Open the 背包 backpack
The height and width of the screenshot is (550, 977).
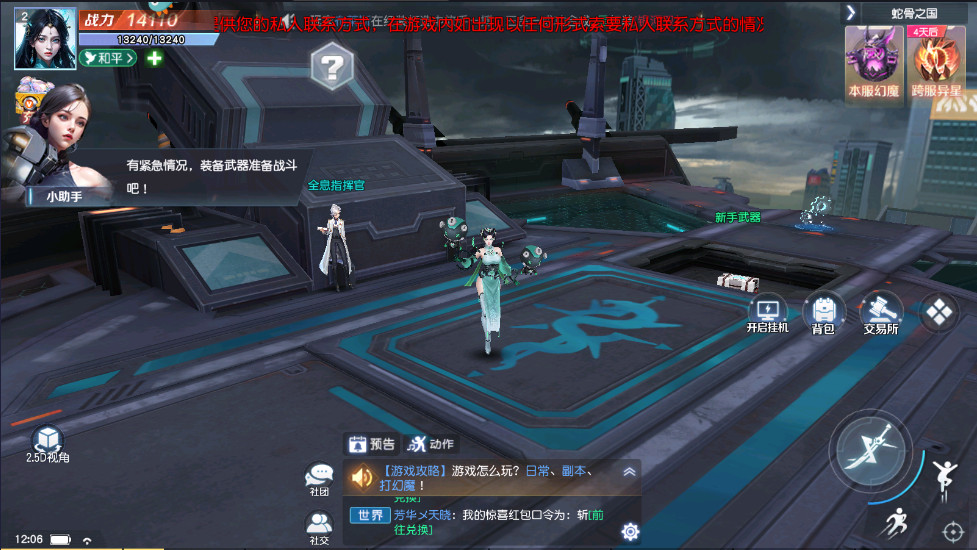pyautogui.click(x=823, y=314)
